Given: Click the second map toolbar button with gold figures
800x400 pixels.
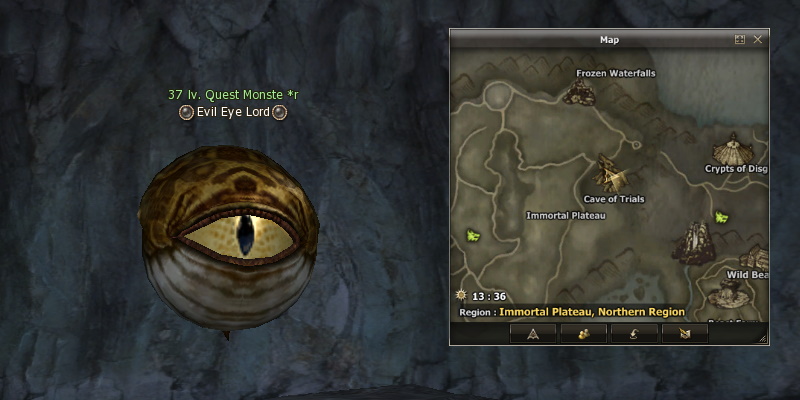Looking at the screenshot, I should pyautogui.click(x=582, y=334).
